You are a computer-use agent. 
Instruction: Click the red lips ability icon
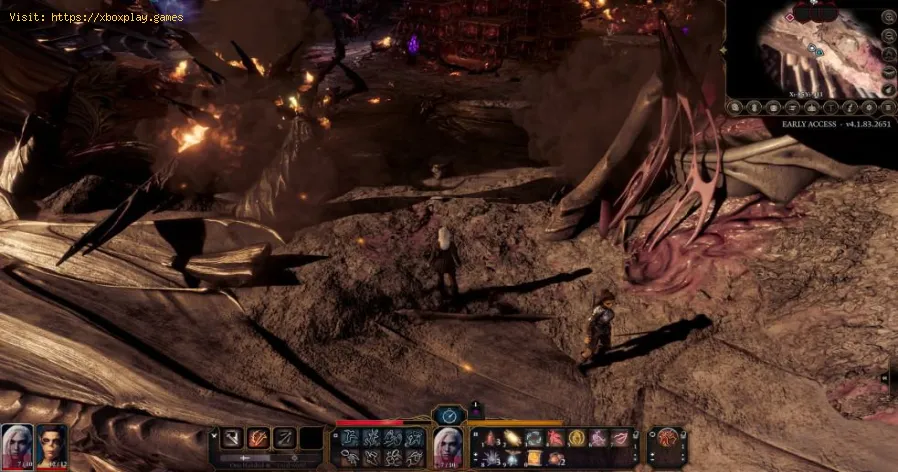[617, 437]
